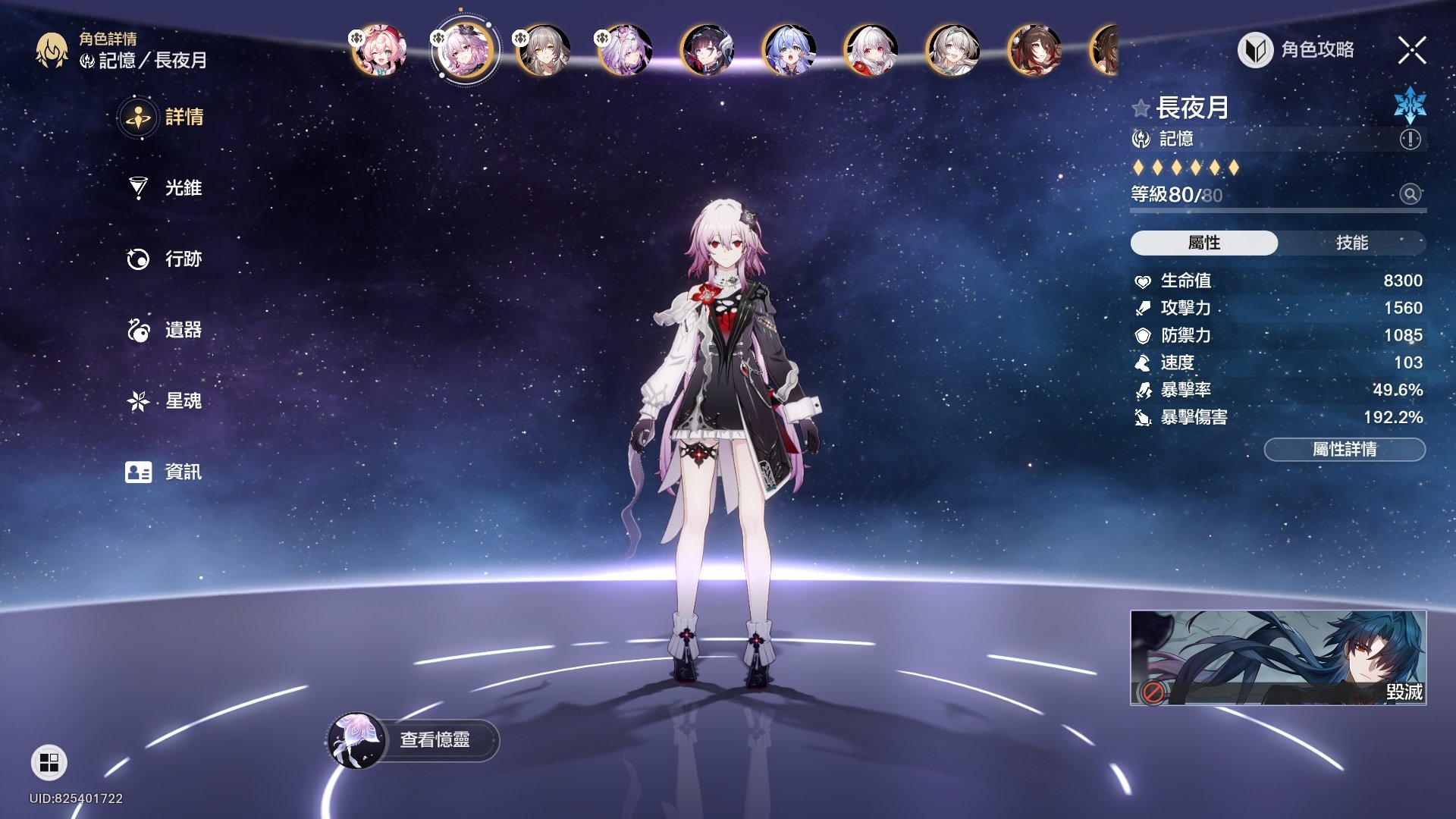Open 角色攻略 character guide
Viewport: 1456px width, 819px height.
click(1296, 50)
